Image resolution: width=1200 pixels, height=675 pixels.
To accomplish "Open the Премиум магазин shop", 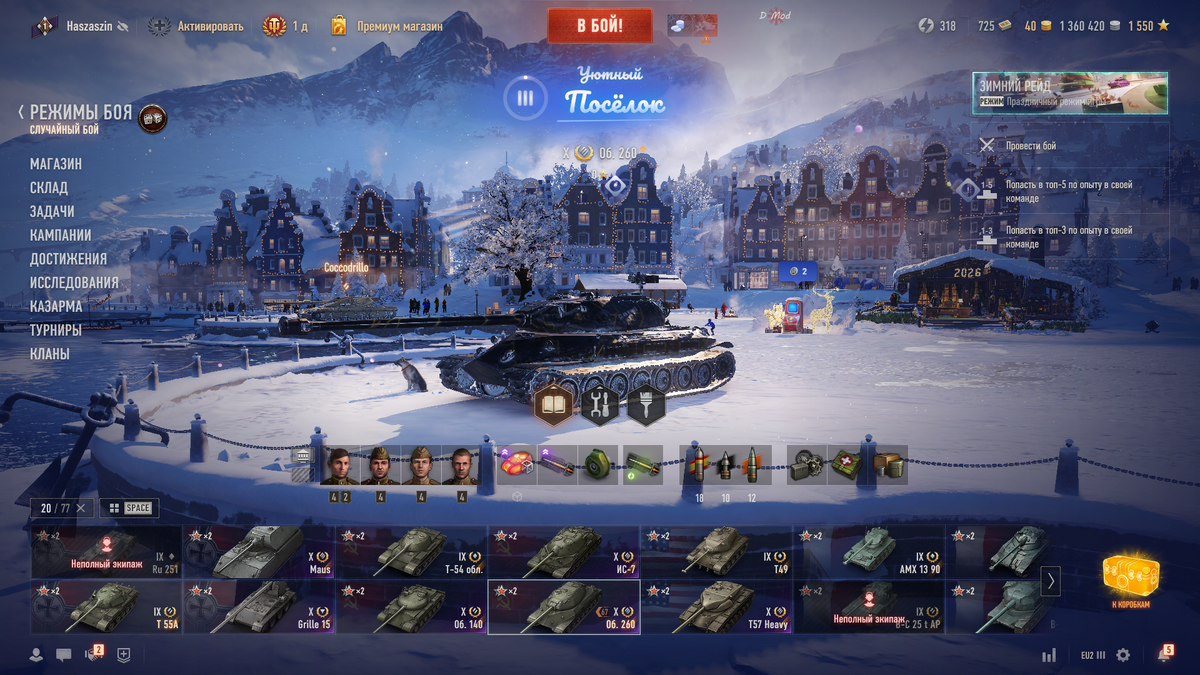I will (388, 26).
